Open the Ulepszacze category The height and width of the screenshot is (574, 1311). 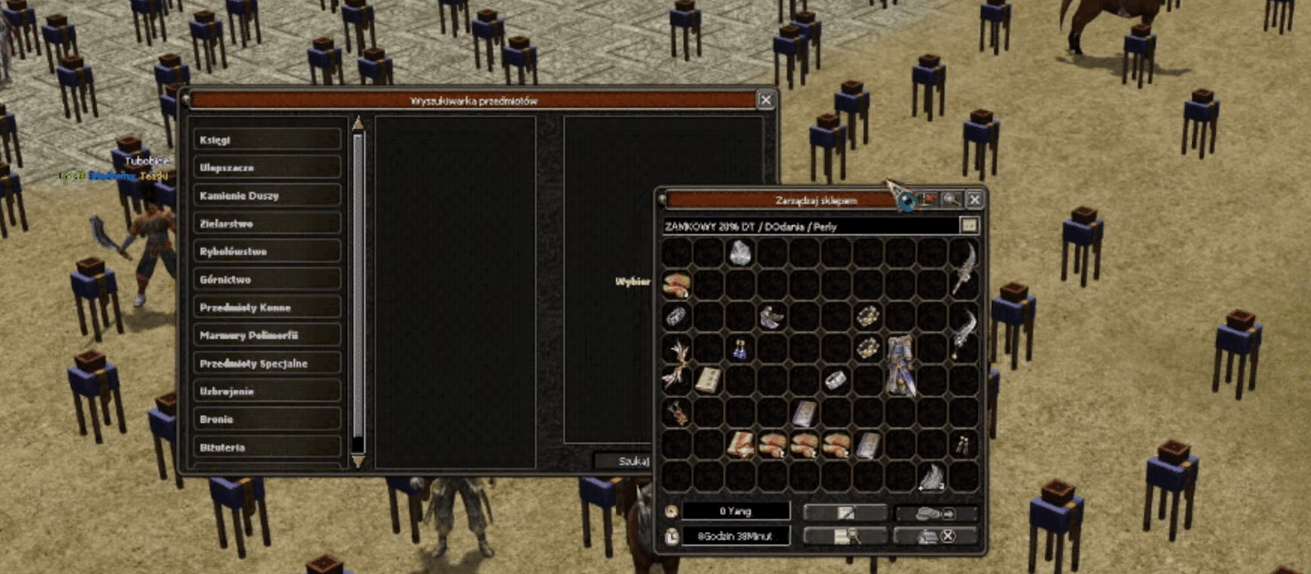pos(267,168)
